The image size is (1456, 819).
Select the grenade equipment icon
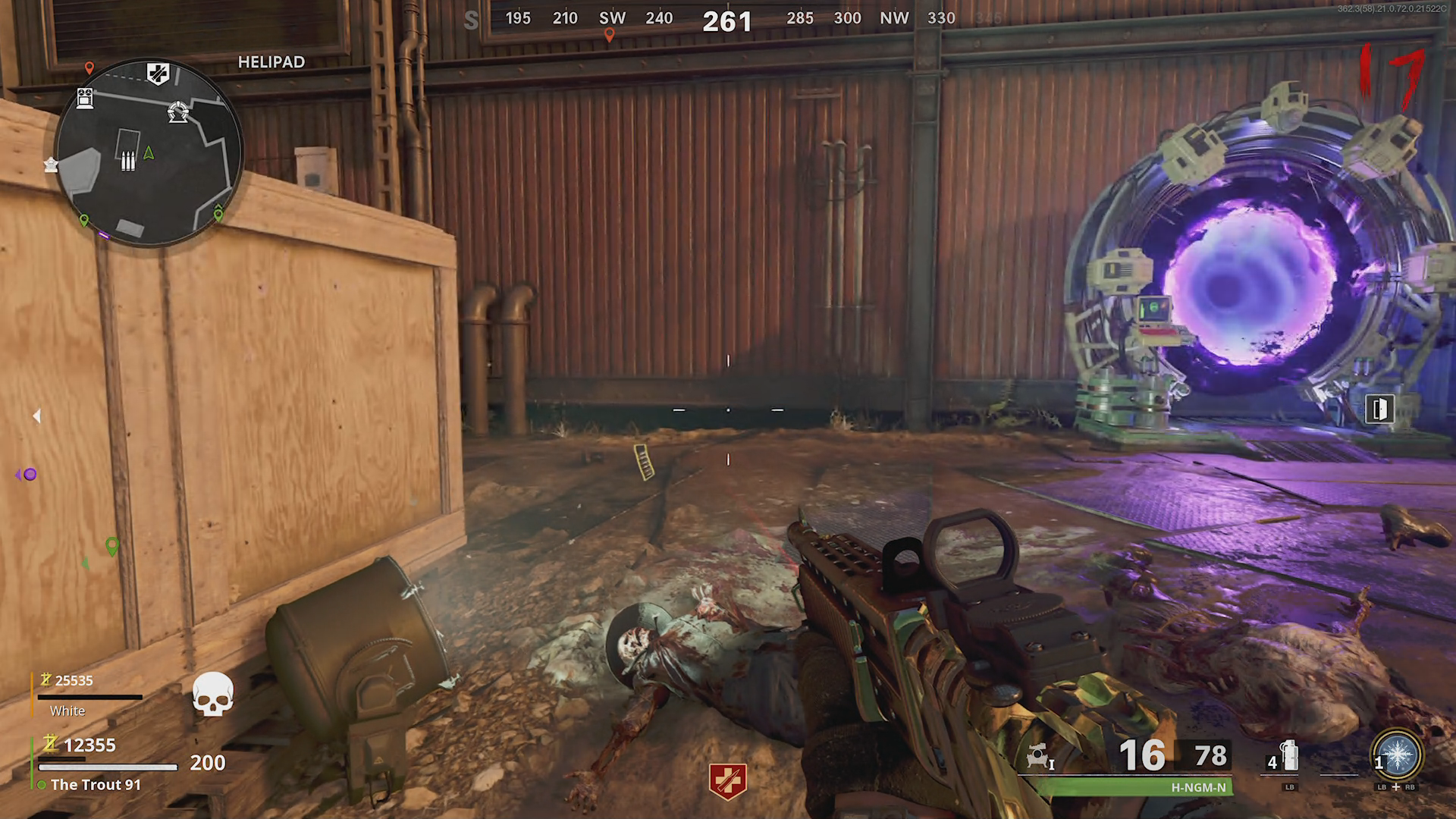[x=1289, y=755]
